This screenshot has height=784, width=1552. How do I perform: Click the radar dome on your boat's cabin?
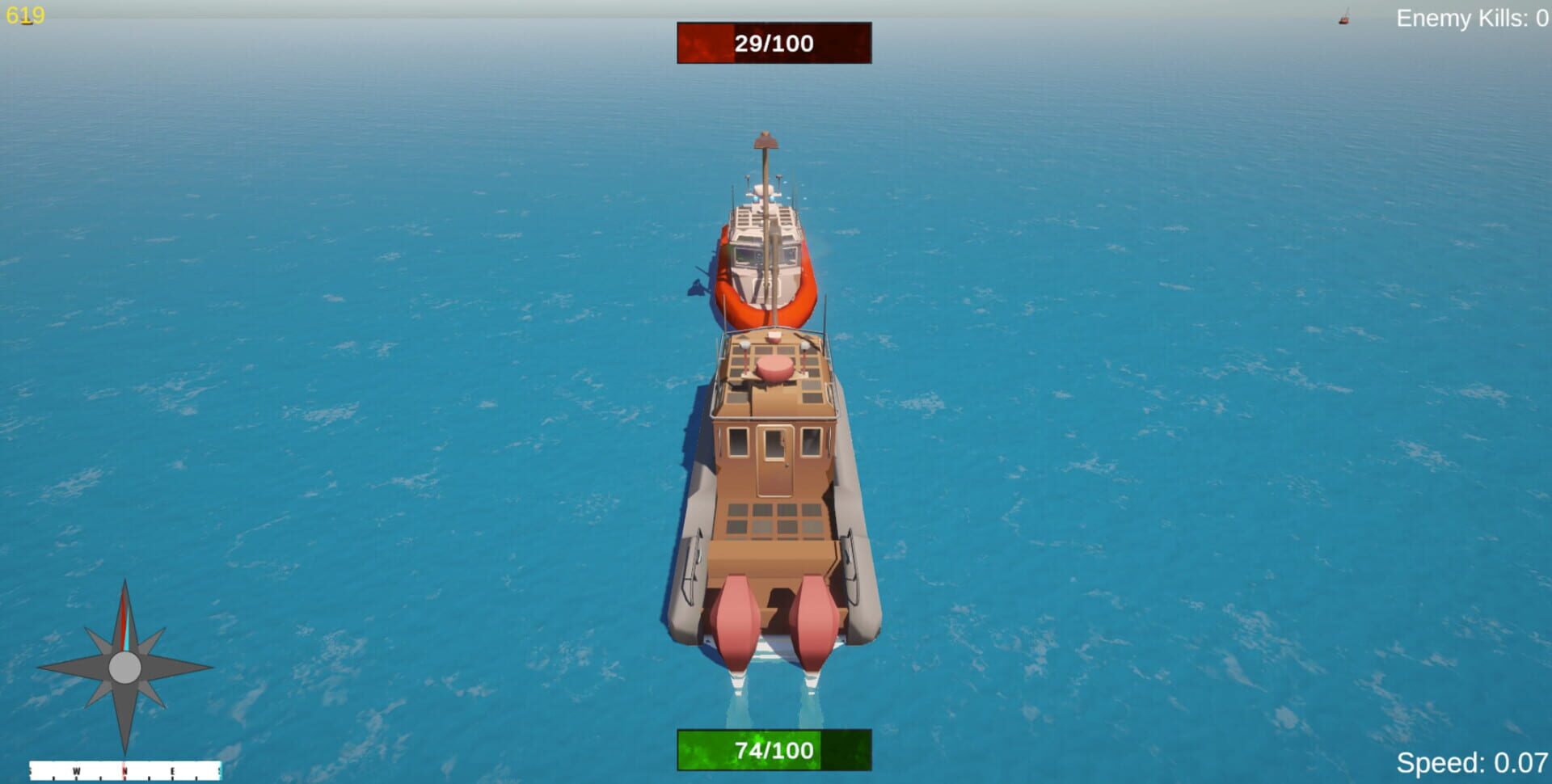[x=774, y=366]
